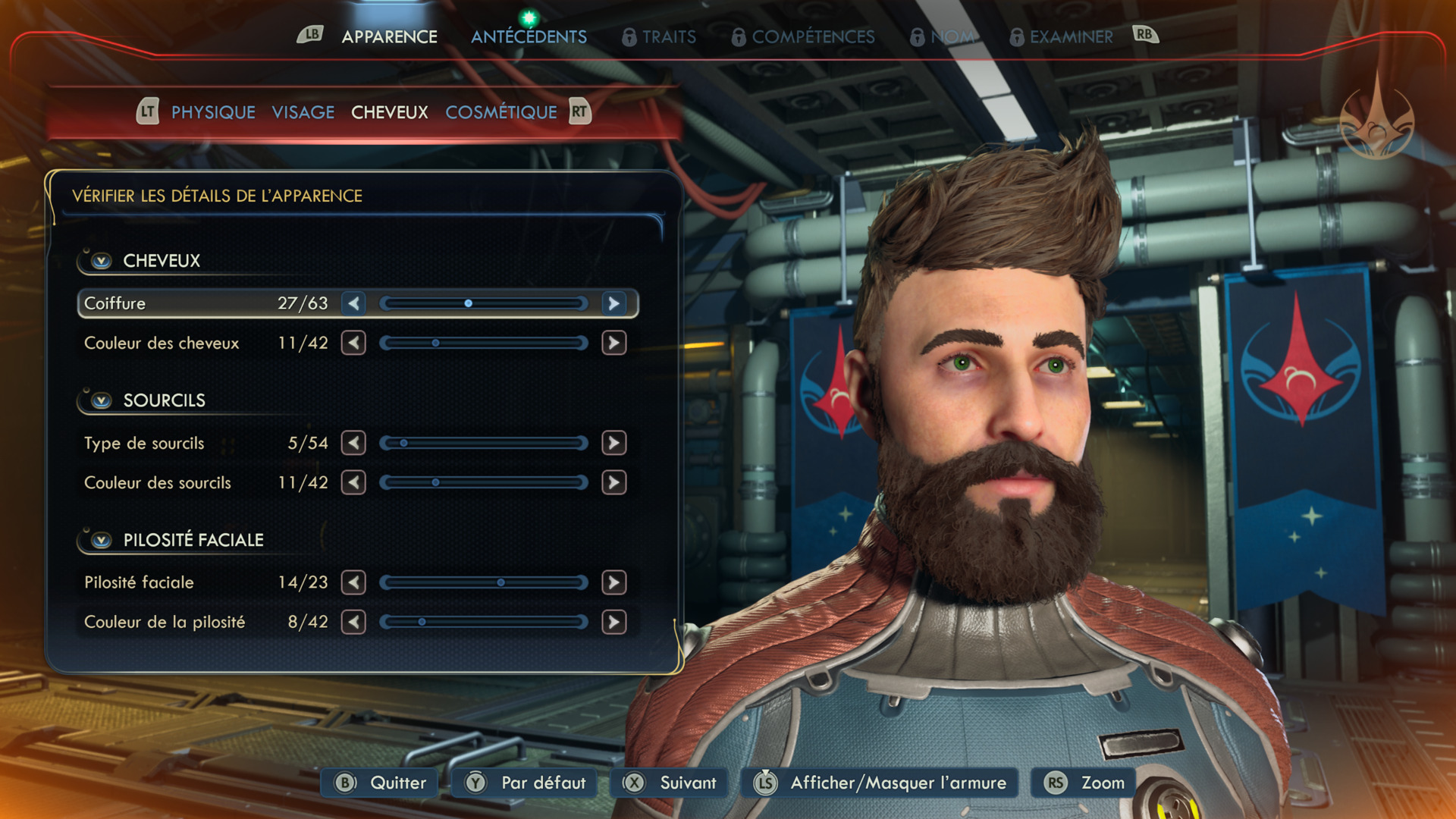The width and height of the screenshot is (1456, 819).
Task: Switch to the Antécédents tab
Action: click(529, 36)
